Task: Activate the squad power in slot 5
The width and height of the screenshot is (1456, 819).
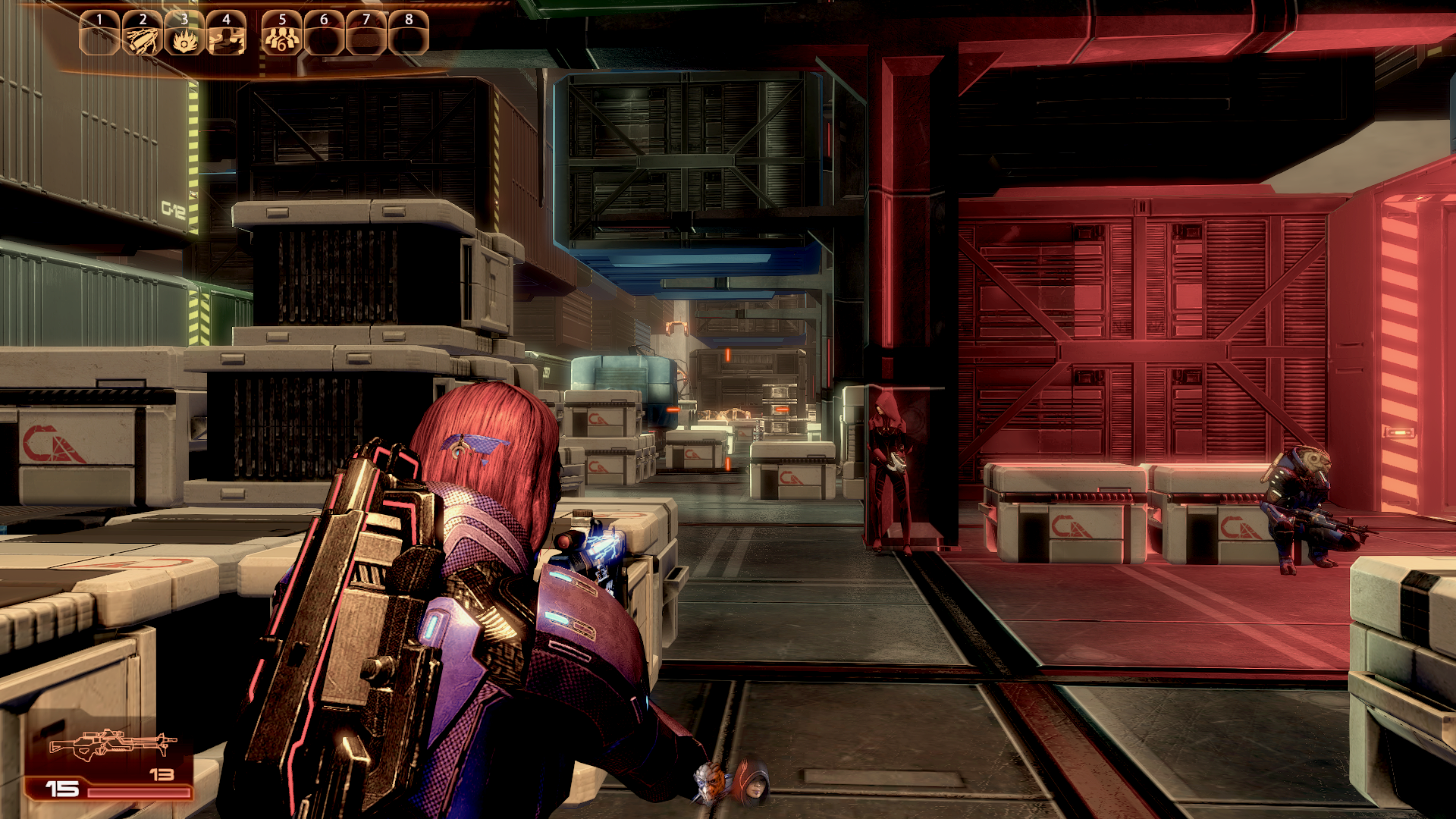Action: (x=282, y=36)
